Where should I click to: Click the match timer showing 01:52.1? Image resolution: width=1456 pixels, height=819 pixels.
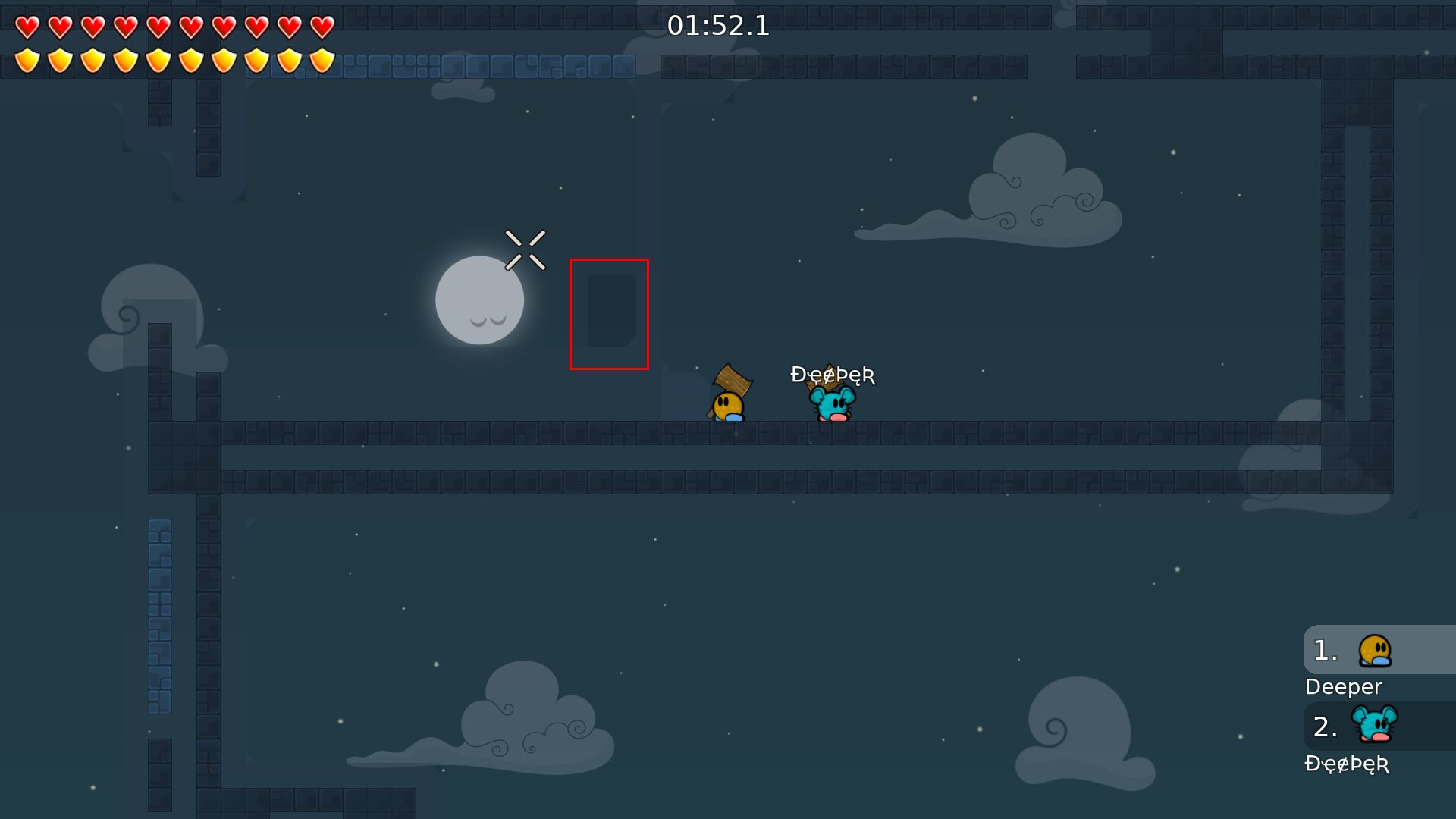pyautogui.click(x=719, y=26)
